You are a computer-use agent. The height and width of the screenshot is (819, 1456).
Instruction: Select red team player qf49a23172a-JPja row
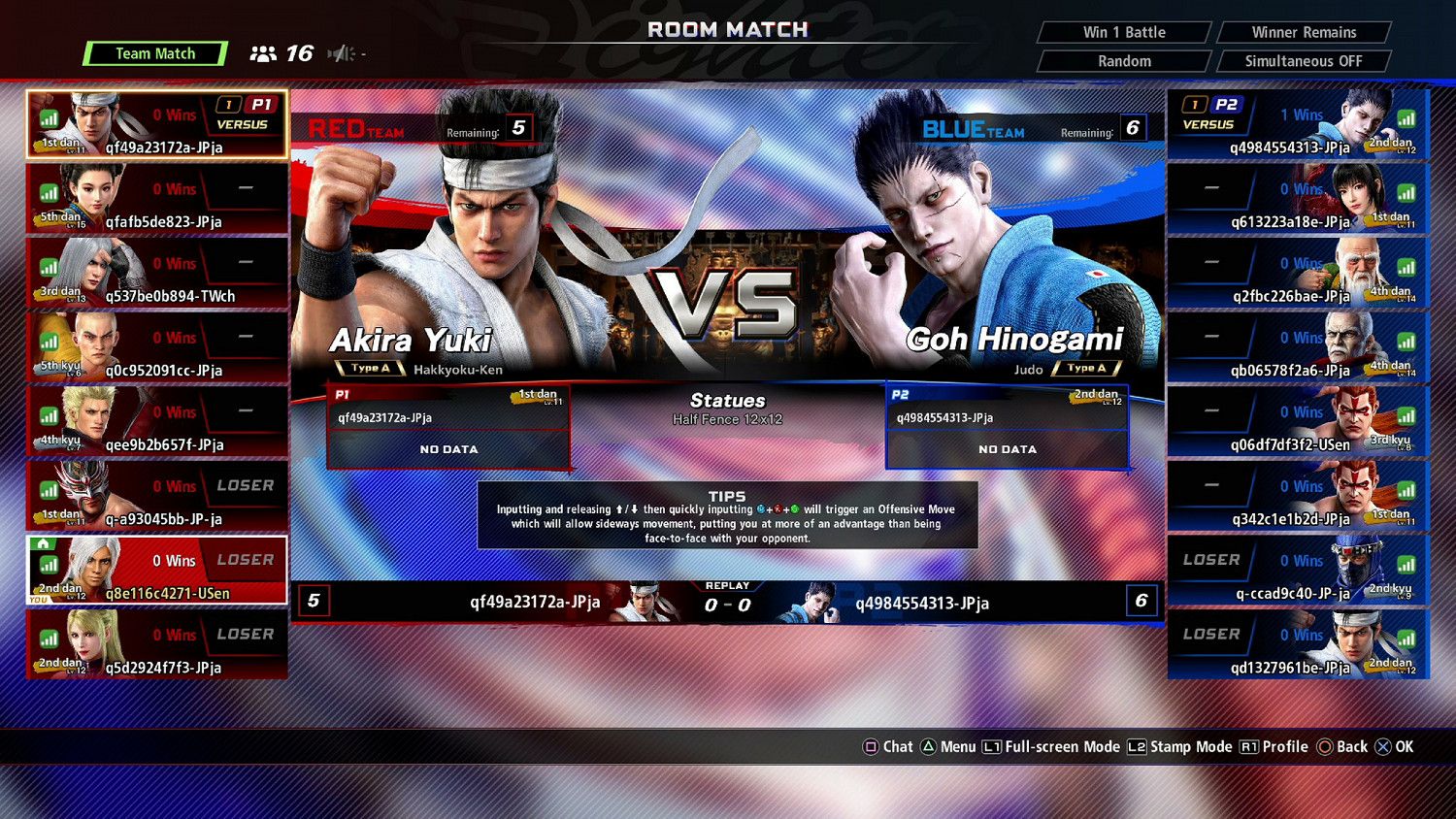(x=157, y=124)
